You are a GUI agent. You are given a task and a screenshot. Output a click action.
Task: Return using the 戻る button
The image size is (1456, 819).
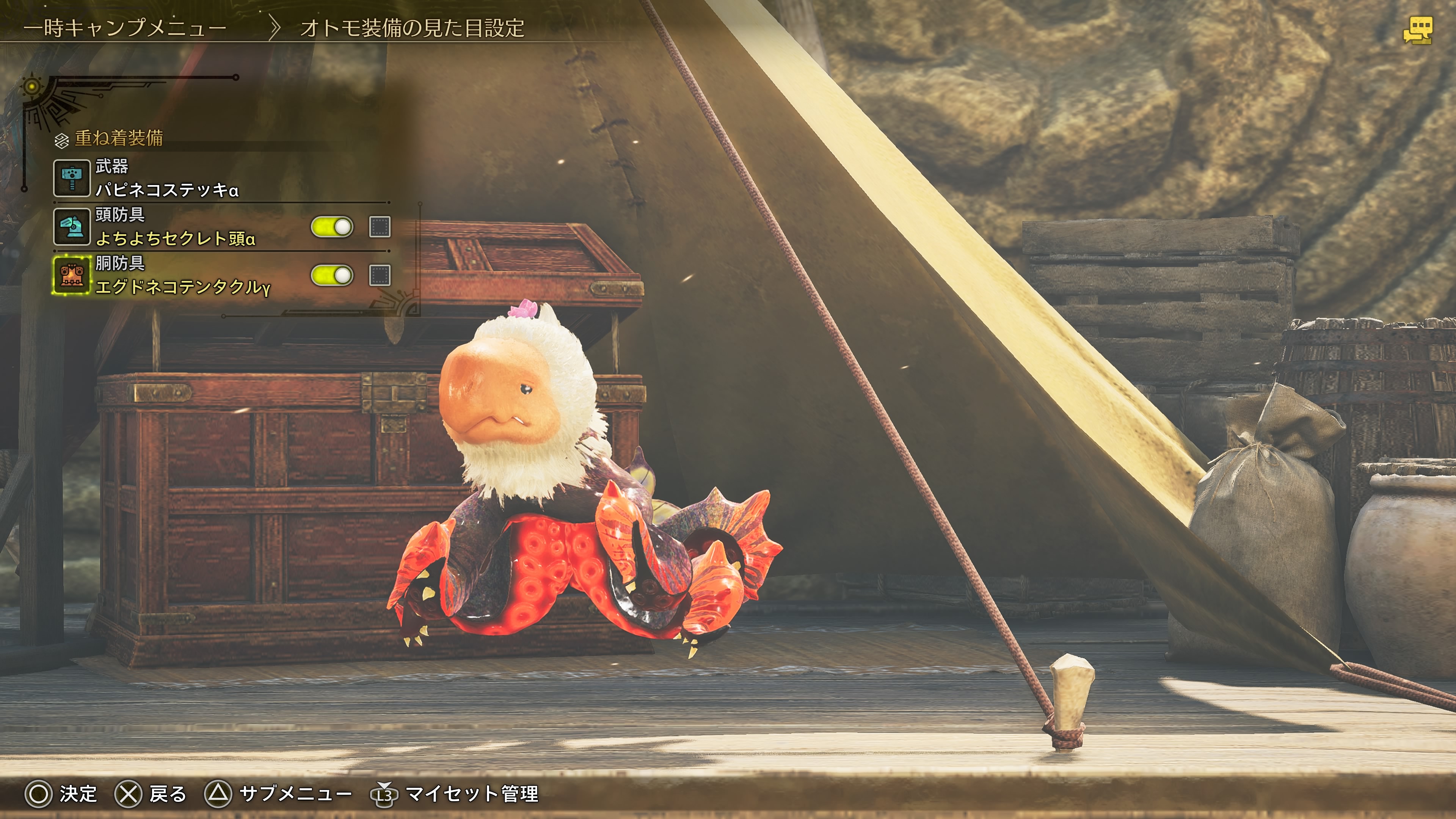click(151, 794)
